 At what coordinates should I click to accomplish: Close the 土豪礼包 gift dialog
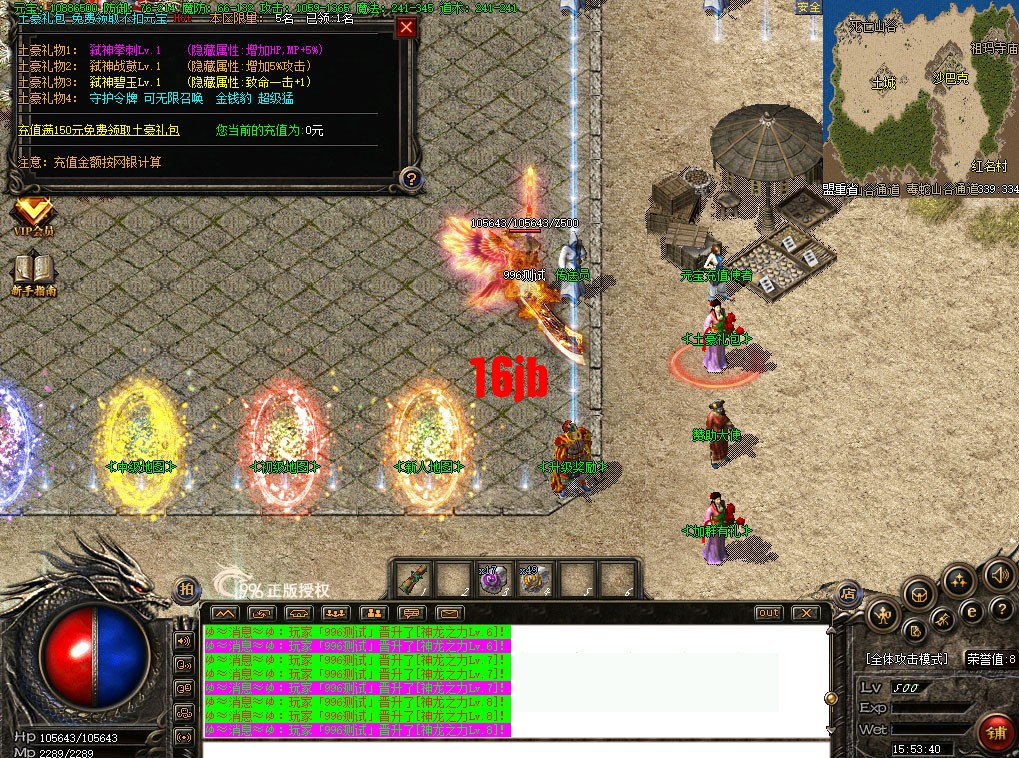406,28
